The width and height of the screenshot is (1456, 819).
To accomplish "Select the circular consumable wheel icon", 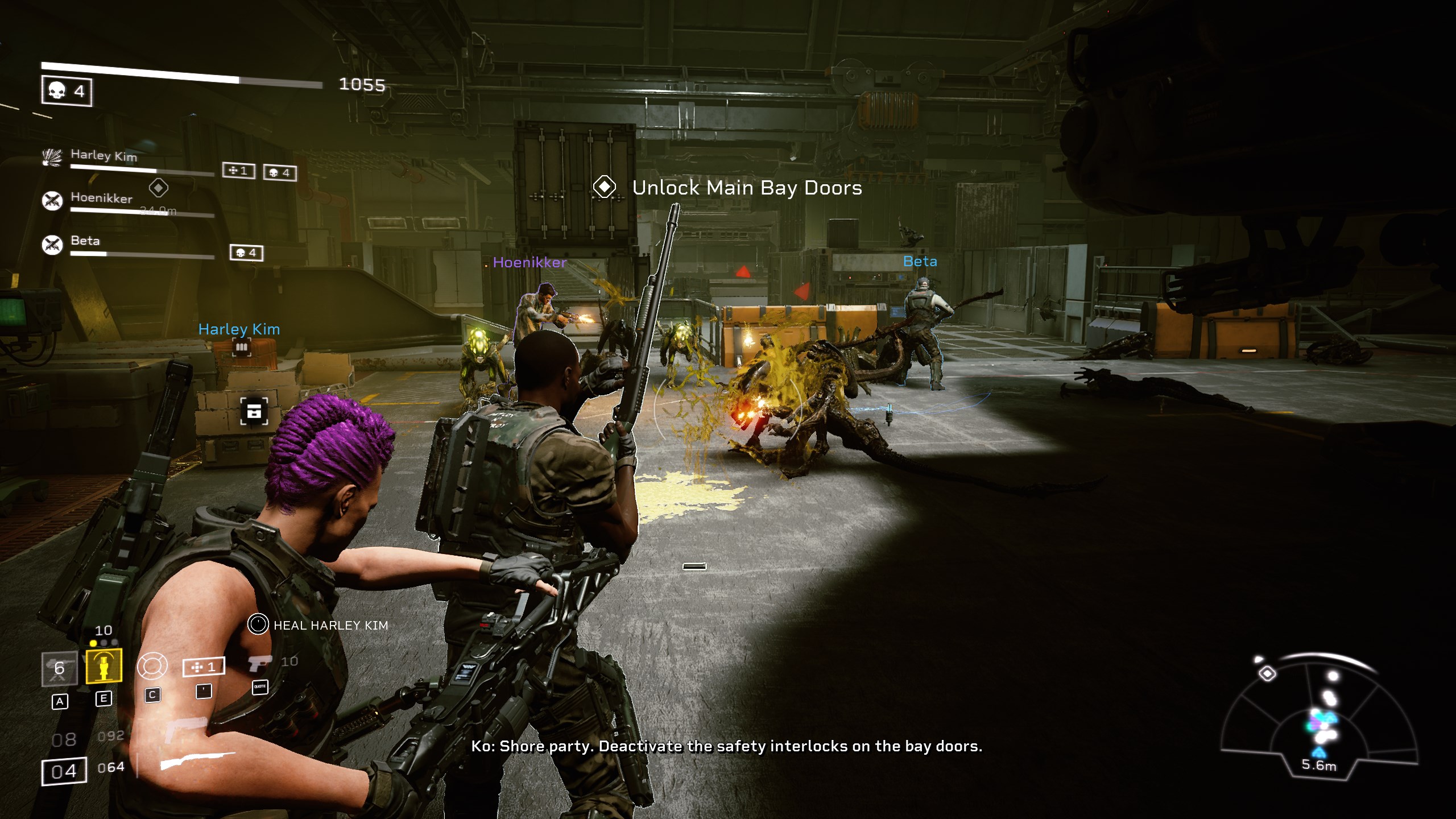I will click(x=152, y=666).
